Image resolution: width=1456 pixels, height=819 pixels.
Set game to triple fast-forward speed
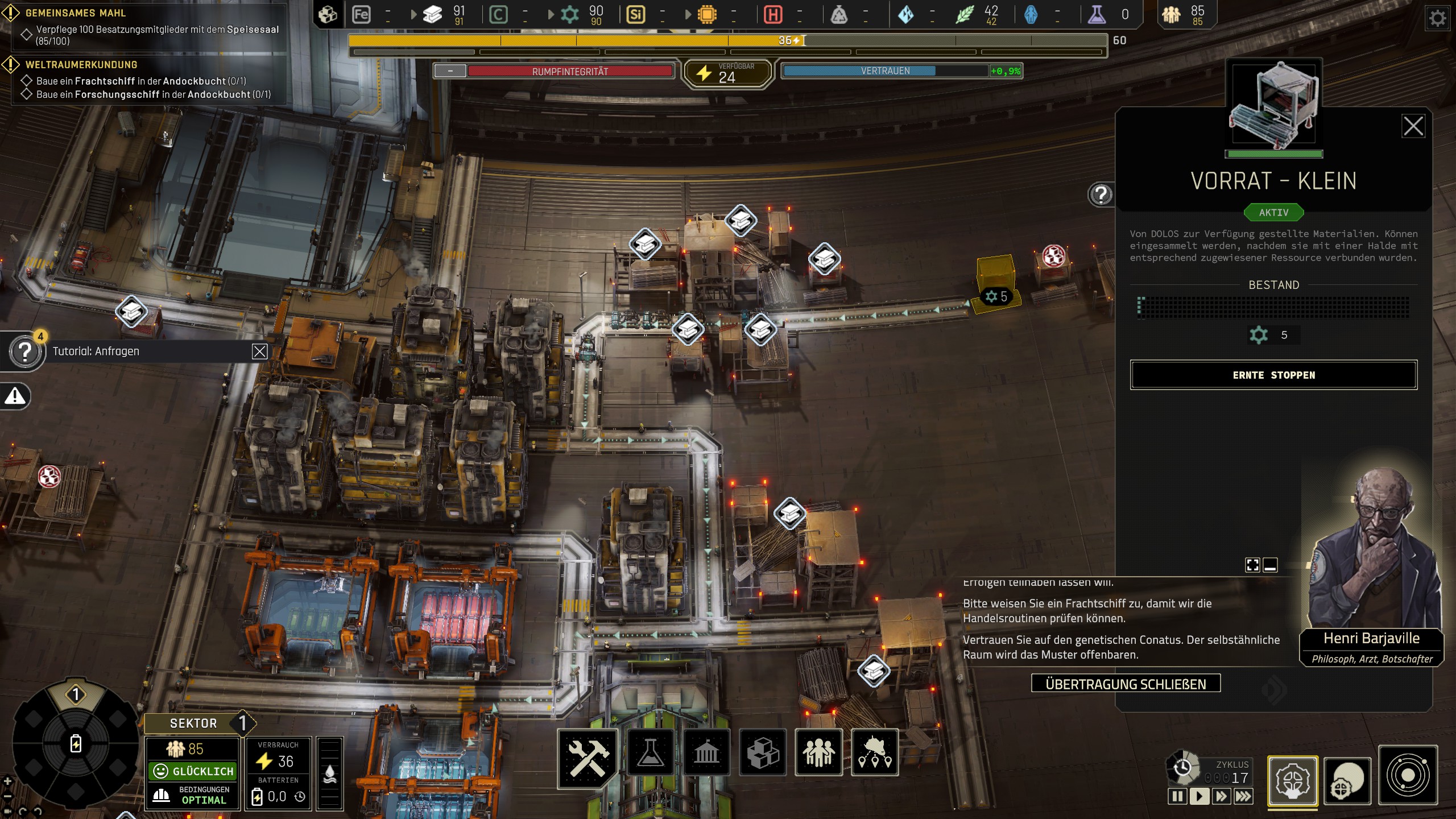pyautogui.click(x=1243, y=796)
